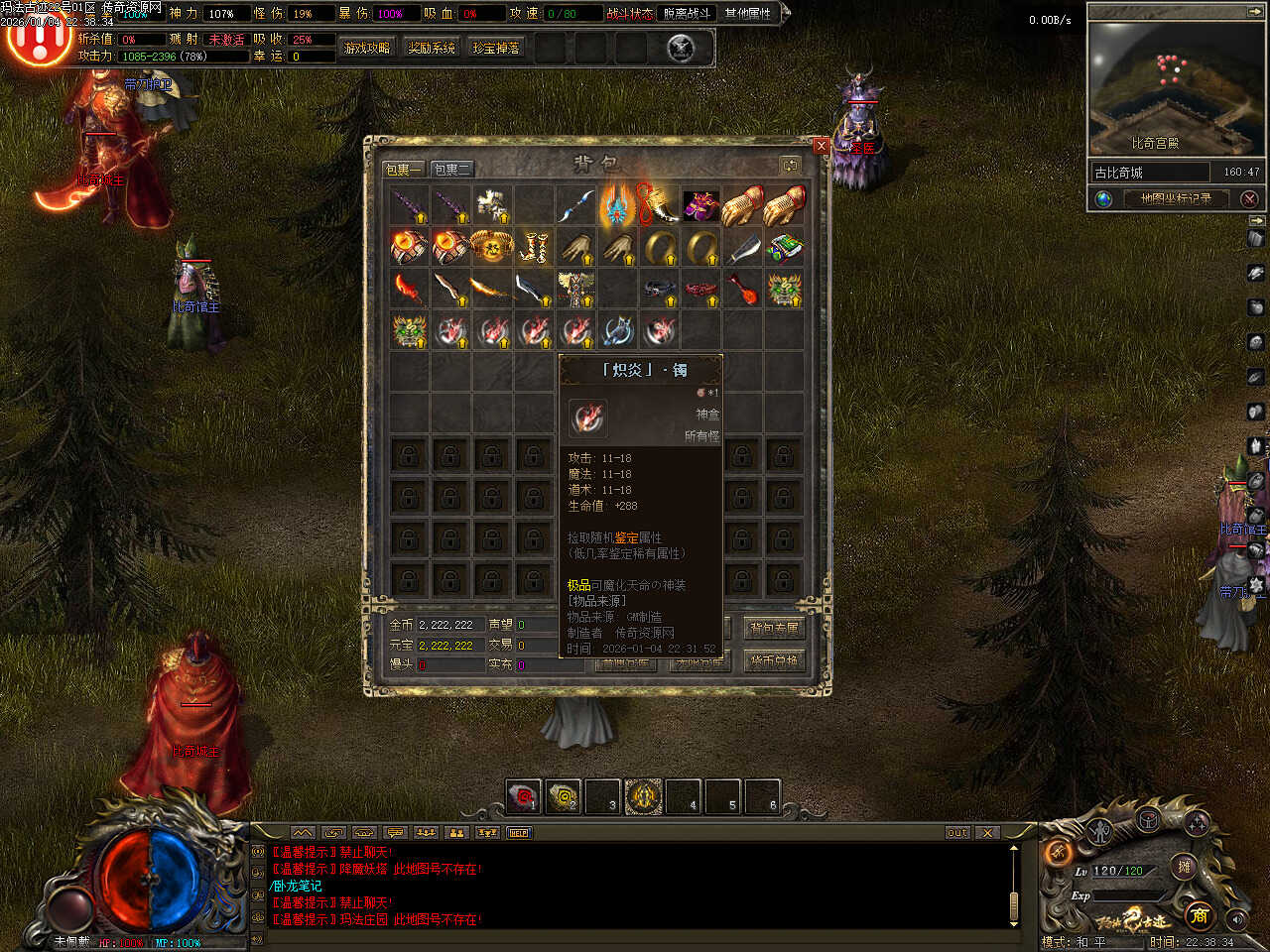Screen dimensions: 1270x952
Task: Pick the flaming blue crown item
Action: [x=617, y=205]
